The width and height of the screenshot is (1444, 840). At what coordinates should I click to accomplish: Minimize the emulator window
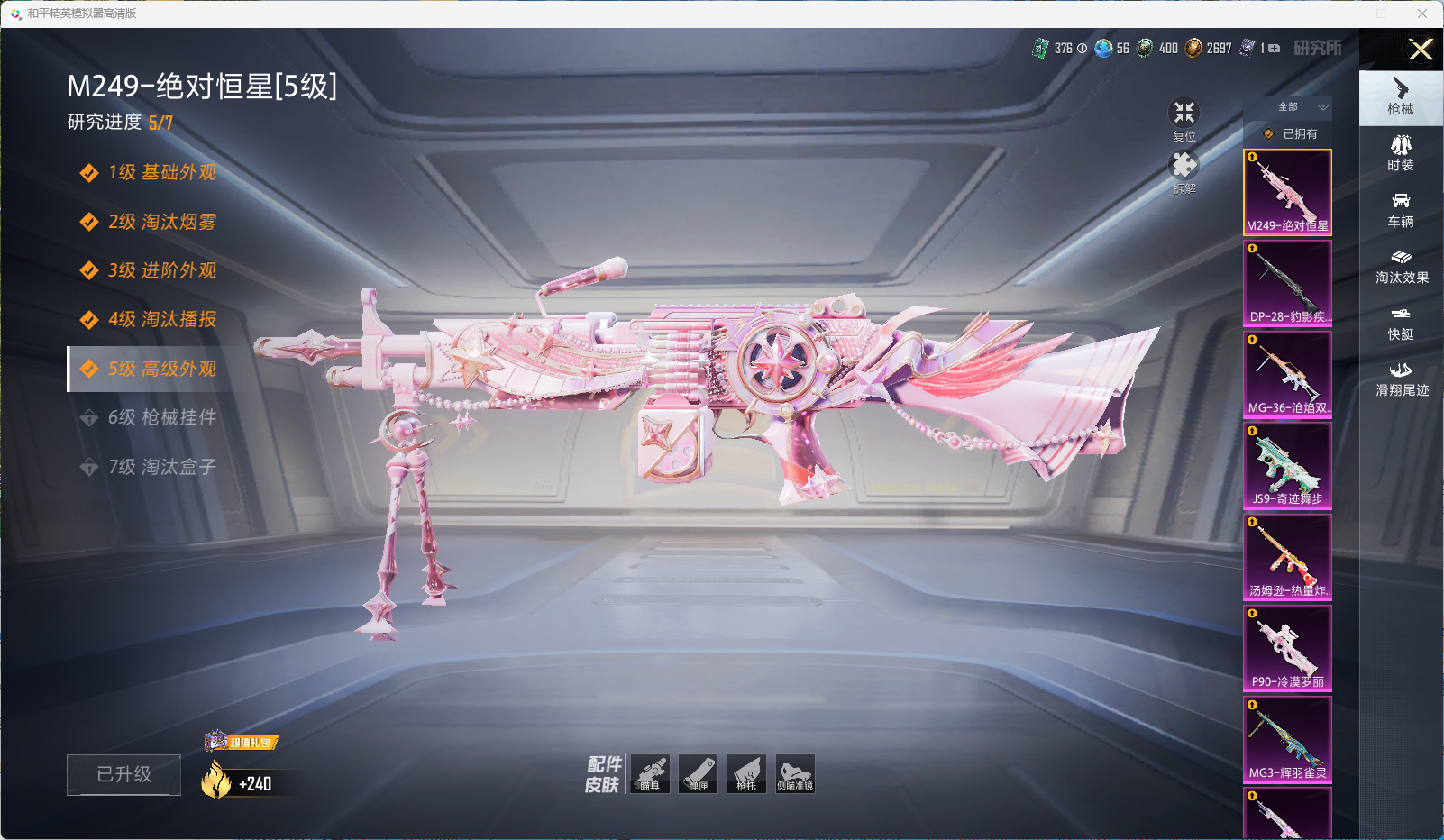1340,14
